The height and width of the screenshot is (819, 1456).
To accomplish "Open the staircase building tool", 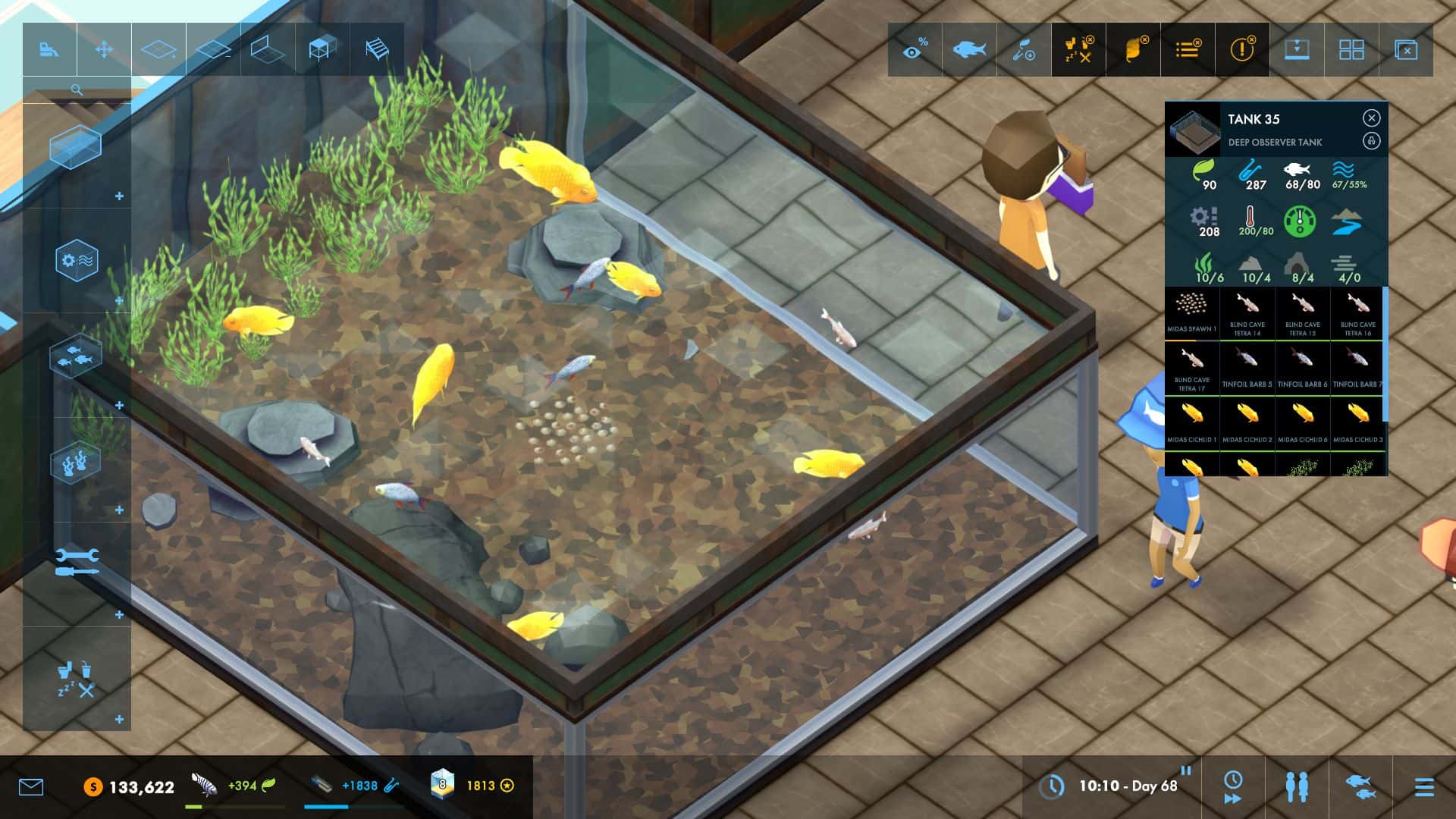I will pyautogui.click(x=375, y=49).
